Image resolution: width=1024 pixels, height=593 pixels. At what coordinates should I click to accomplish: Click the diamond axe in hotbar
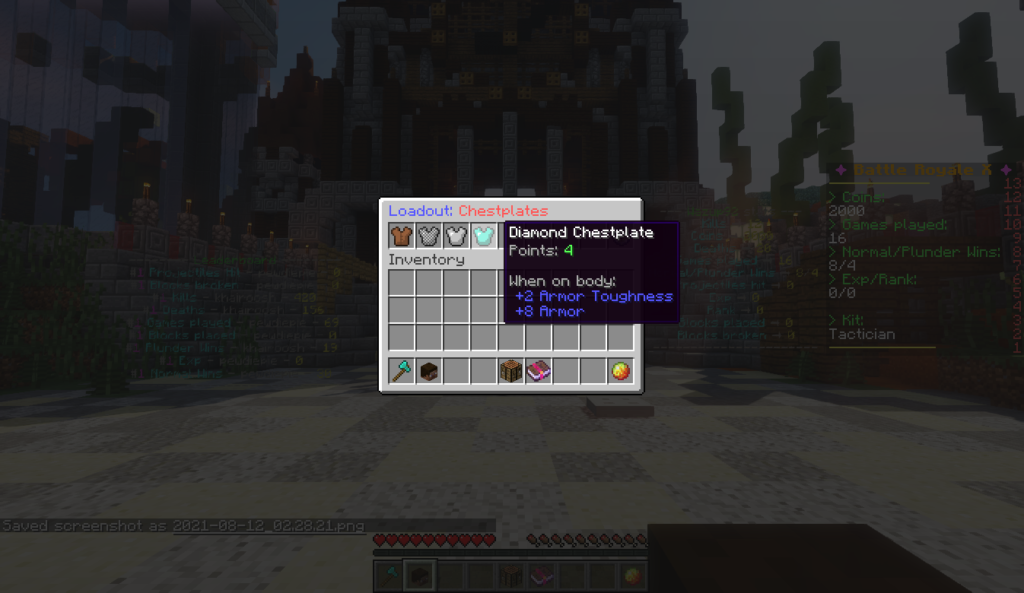tap(402, 371)
